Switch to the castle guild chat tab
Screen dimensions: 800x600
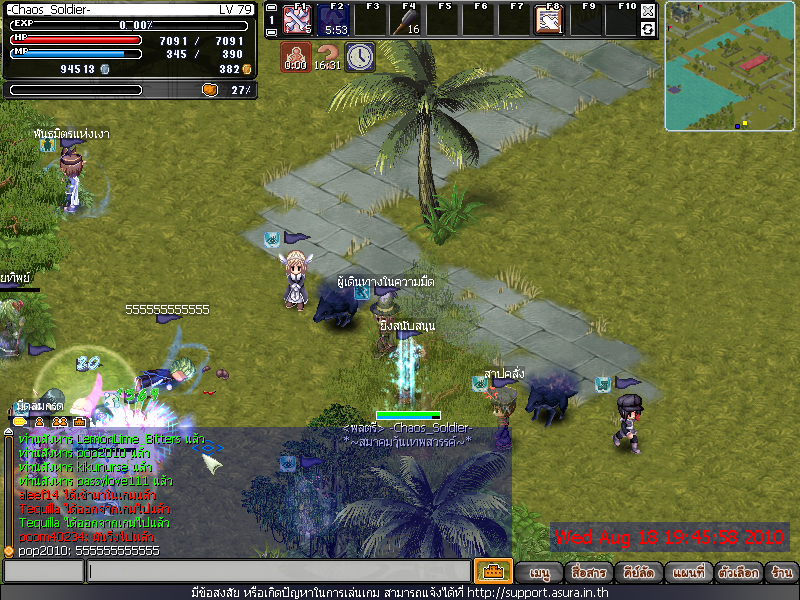(79, 422)
